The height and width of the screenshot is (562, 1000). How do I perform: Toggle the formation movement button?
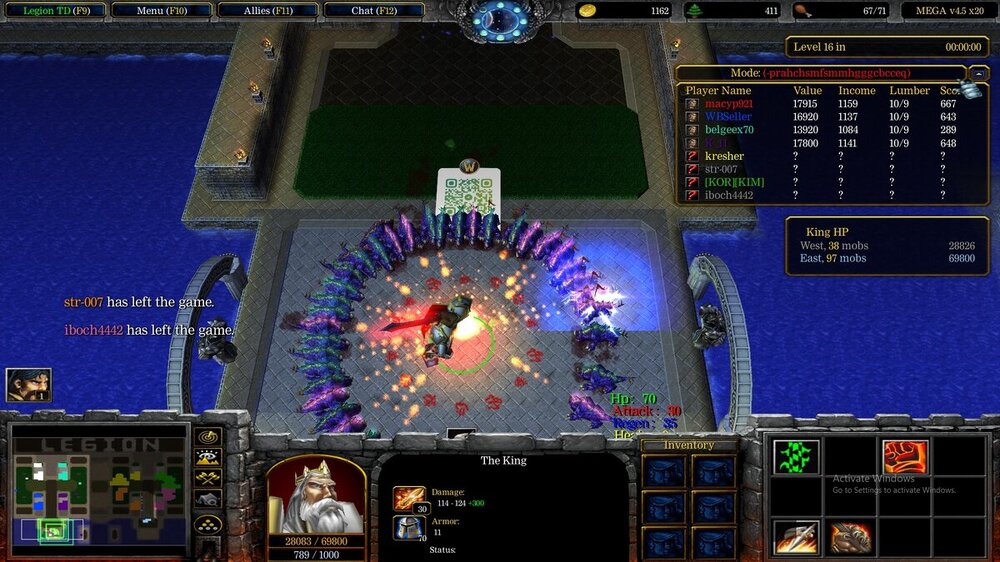click(x=208, y=523)
